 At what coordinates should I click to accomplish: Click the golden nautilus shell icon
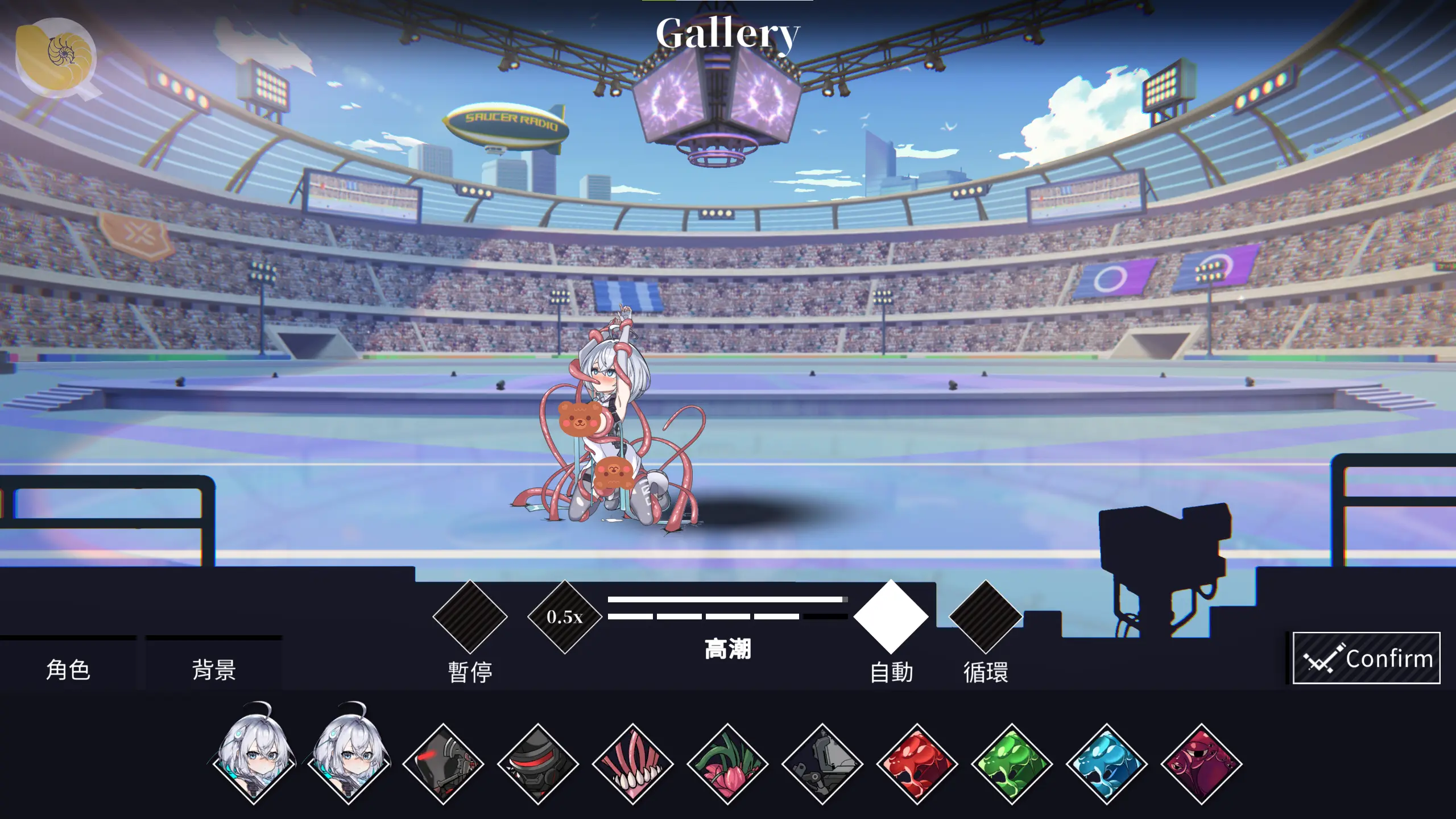coord(56,56)
